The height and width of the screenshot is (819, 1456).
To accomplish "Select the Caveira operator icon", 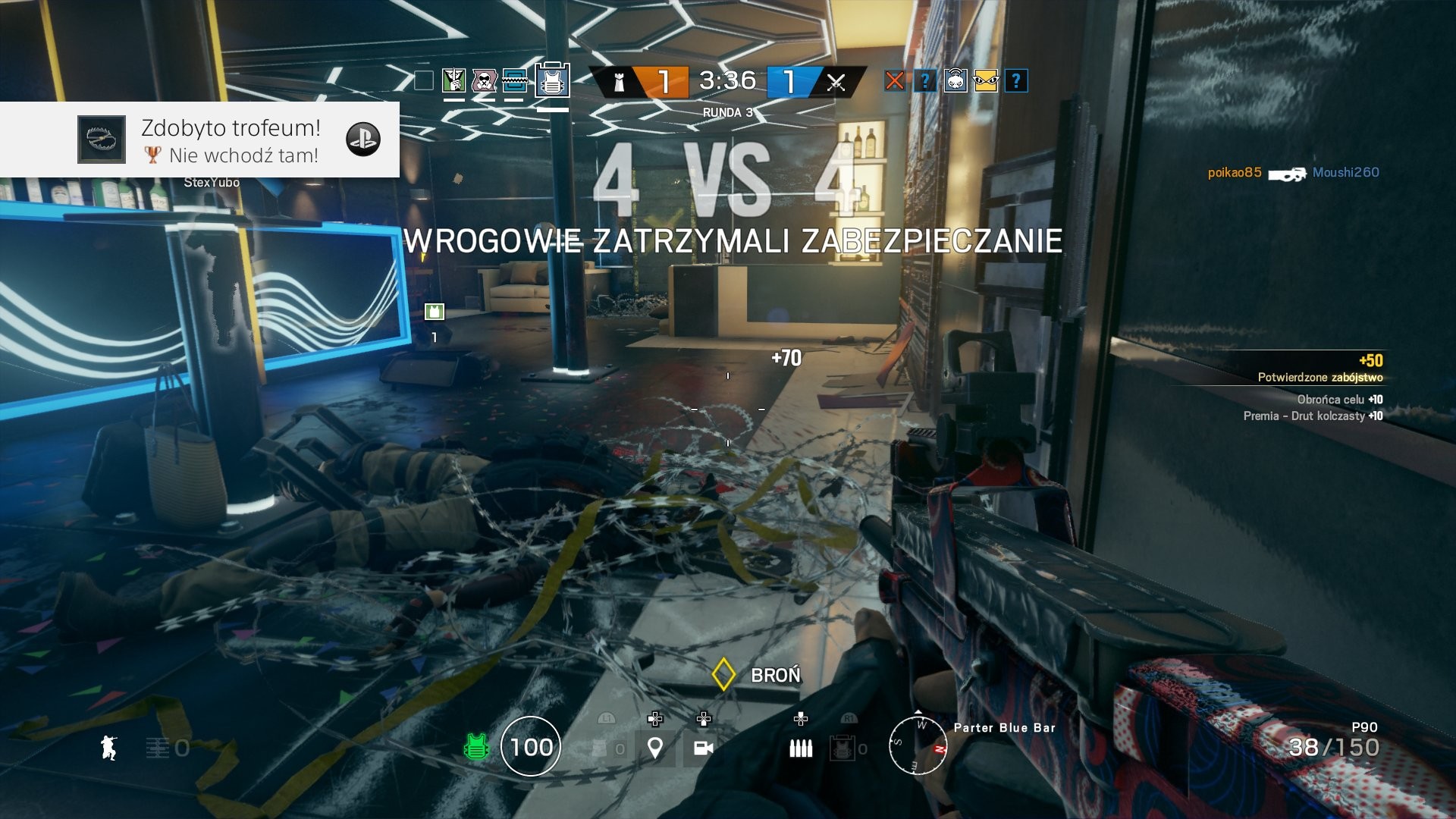I will tap(454, 80).
